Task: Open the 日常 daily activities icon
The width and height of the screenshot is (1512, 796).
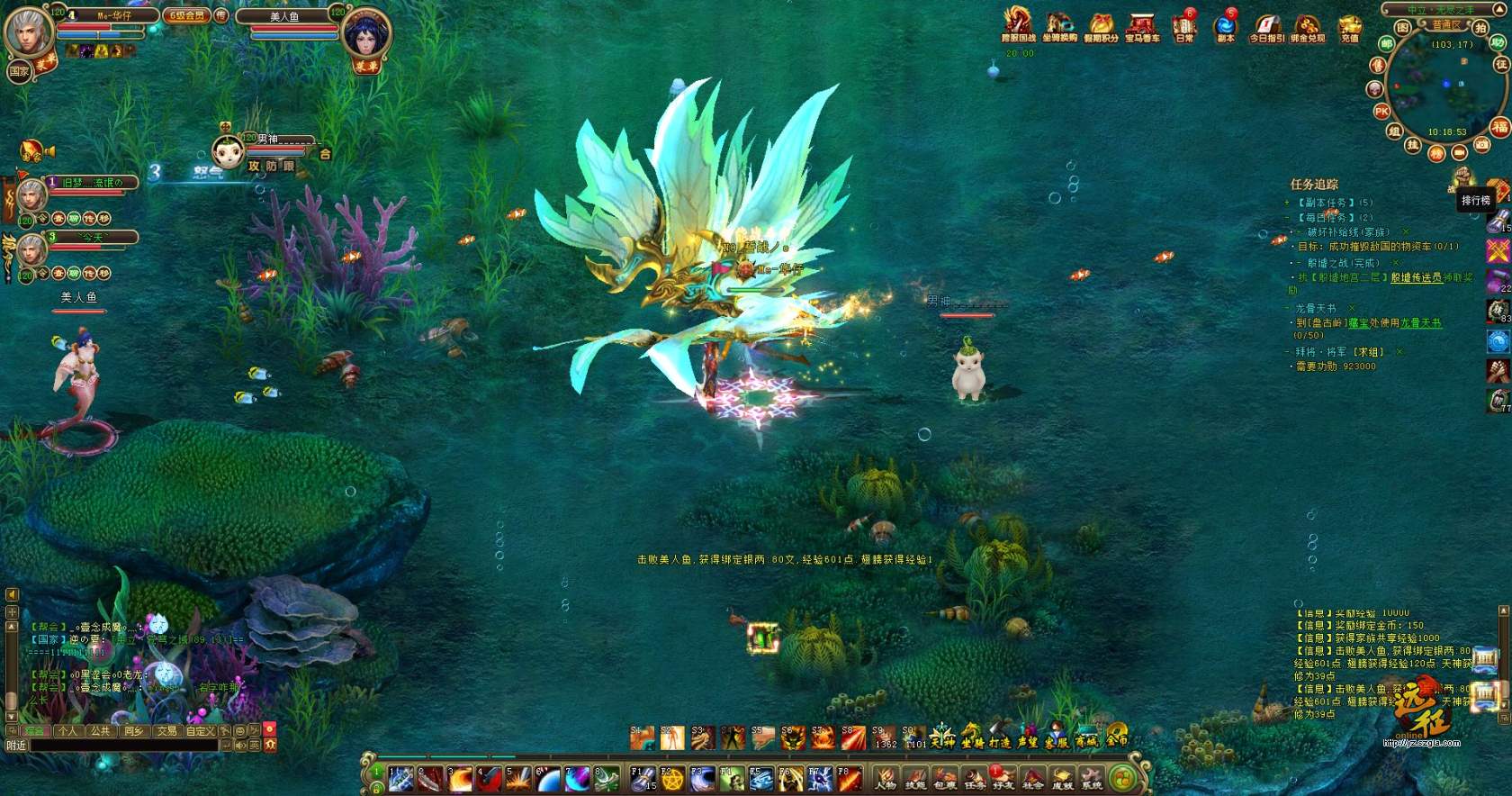Action: [x=1183, y=25]
